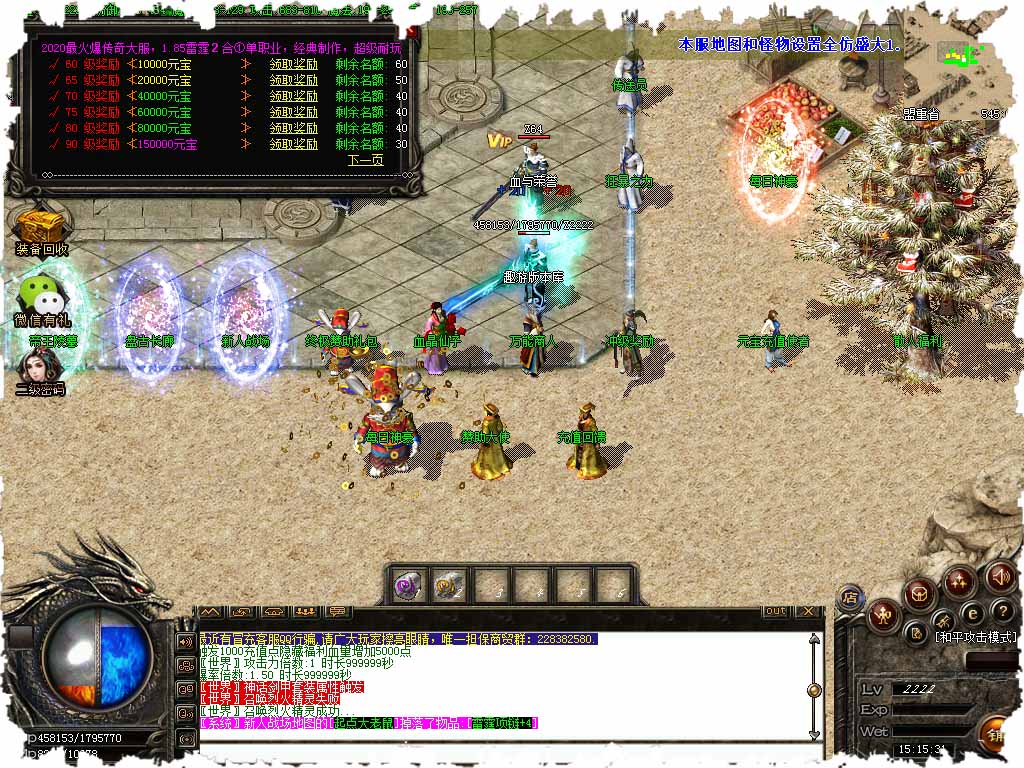Click the chat panel 'out' button

[x=775, y=611]
